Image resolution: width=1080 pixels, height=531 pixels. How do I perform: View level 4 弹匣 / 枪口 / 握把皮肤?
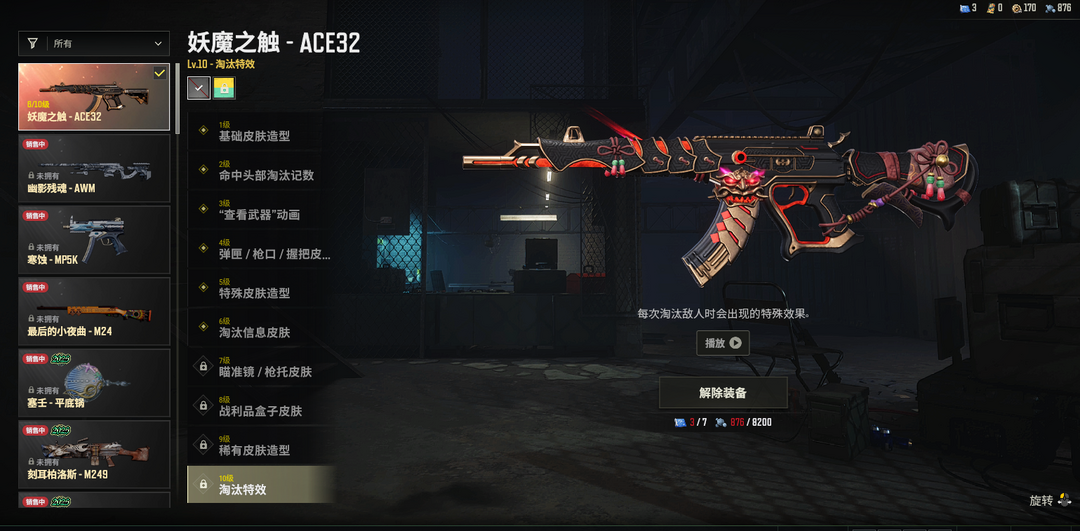pos(260,254)
